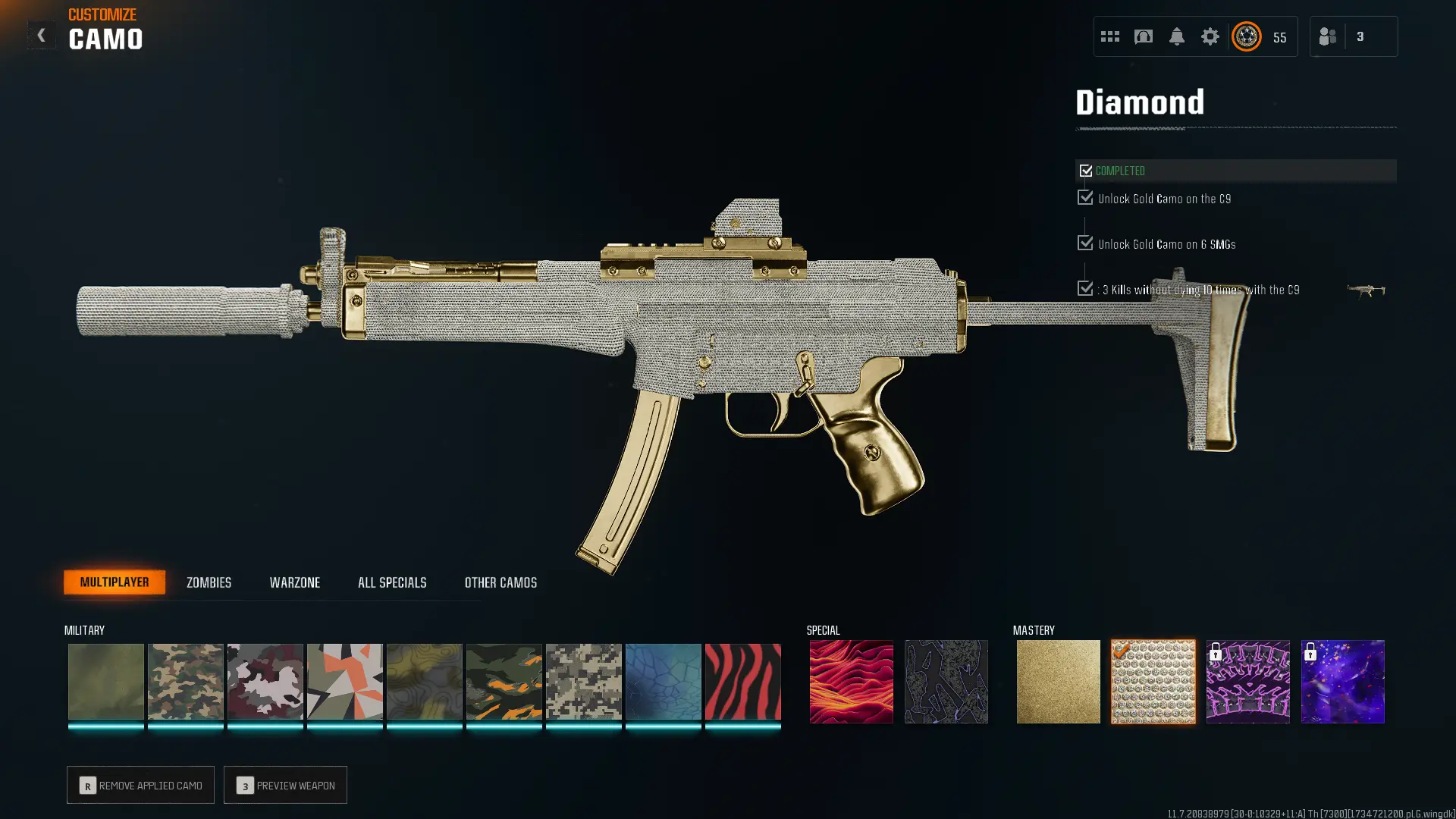The height and width of the screenshot is (819, 1456).
Task: Select the gray digital pixel camo
Action: pyautogui.click(x=583, y=681)
